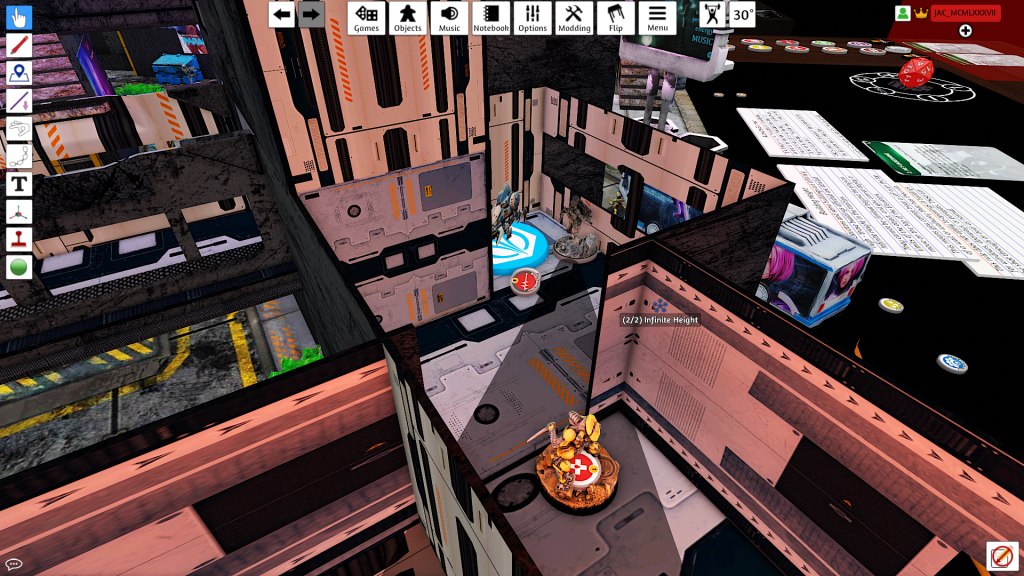Click the player name JAC_MCMLXXXVII
The width and height of the screenshot is (1024, 576).
click(966, 13)
